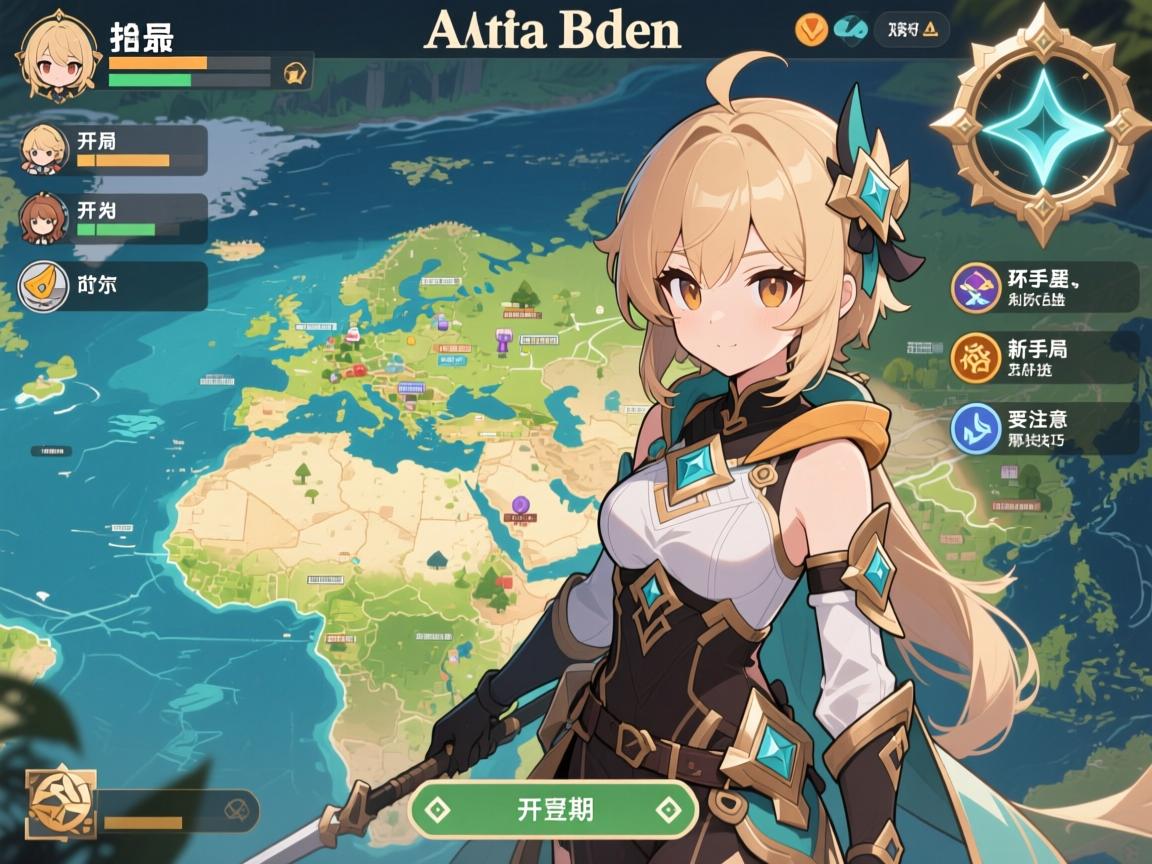
Task: Select the 新手局 orange icon entry
Action: (x=976, y=357)
